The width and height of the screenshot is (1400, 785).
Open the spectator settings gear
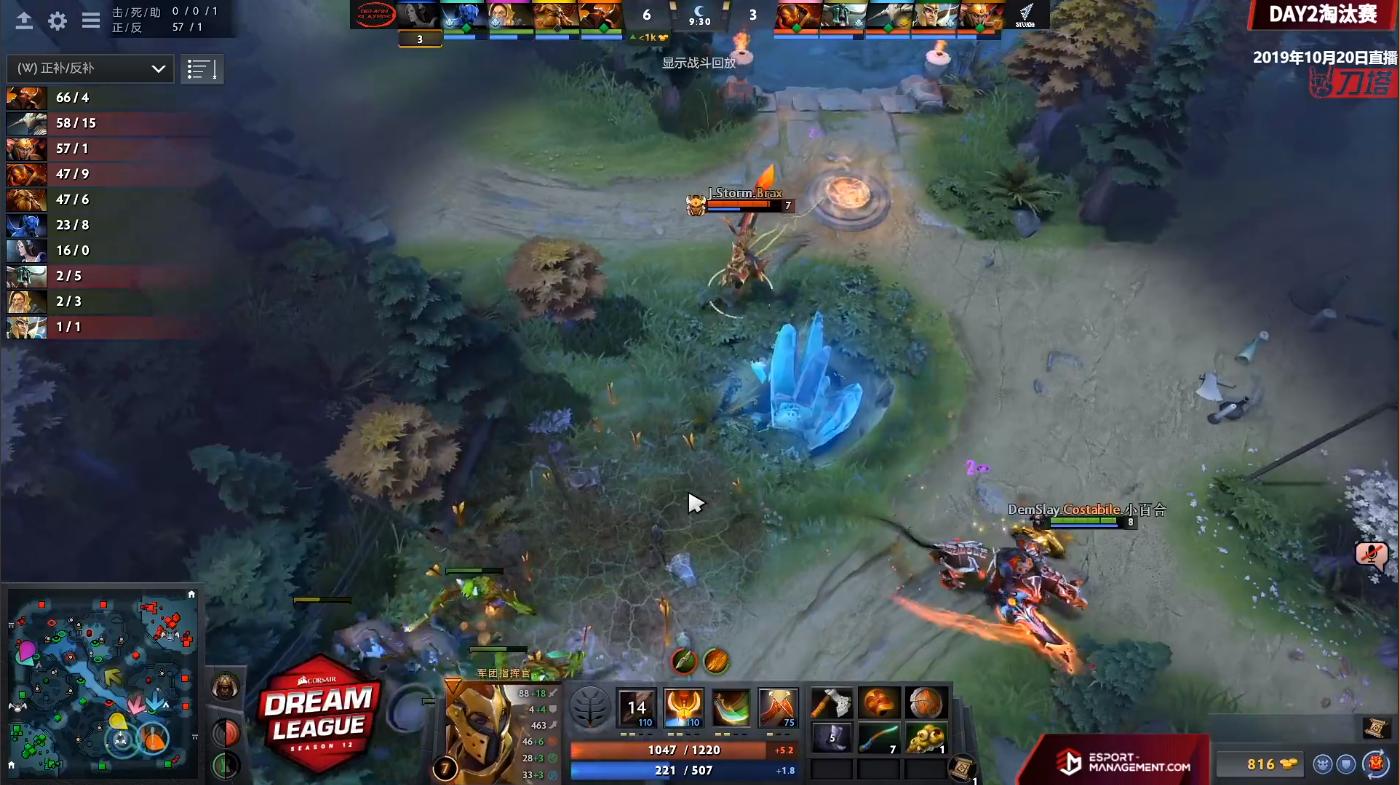click(x=57, y=20)
